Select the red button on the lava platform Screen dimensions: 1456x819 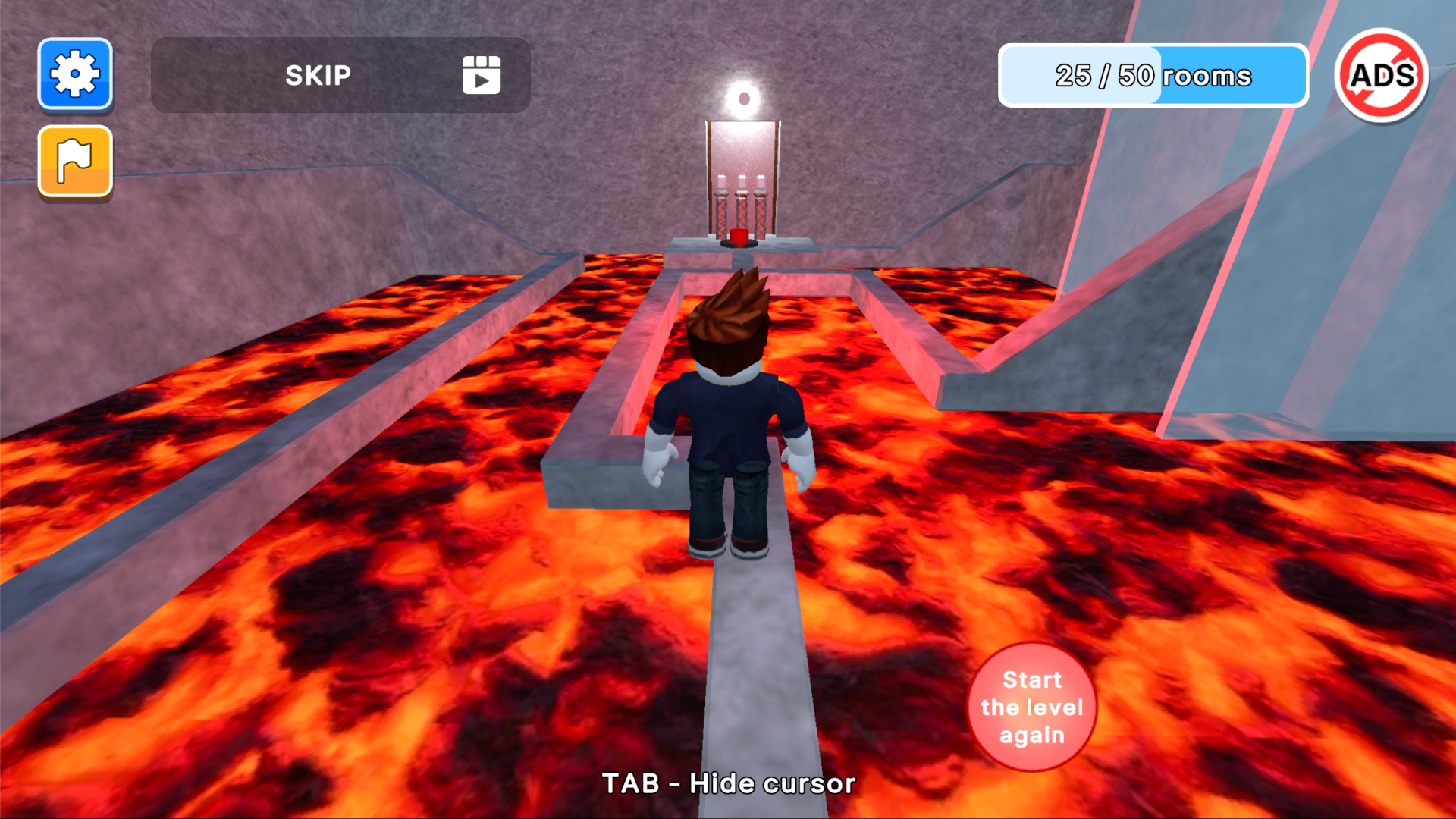pyautogui.click(x=739, y=237)
